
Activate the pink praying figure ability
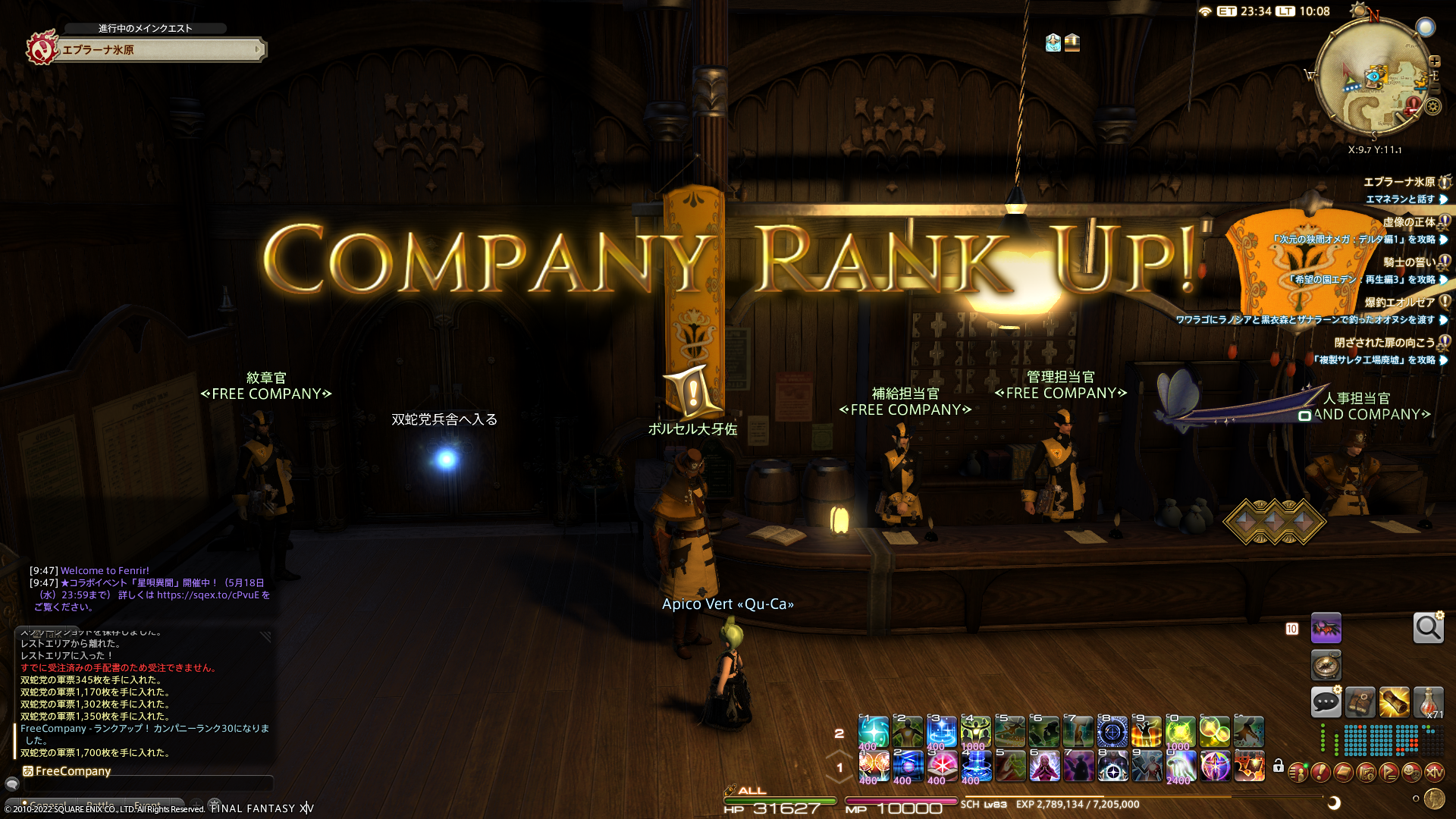coord(1044,767)
